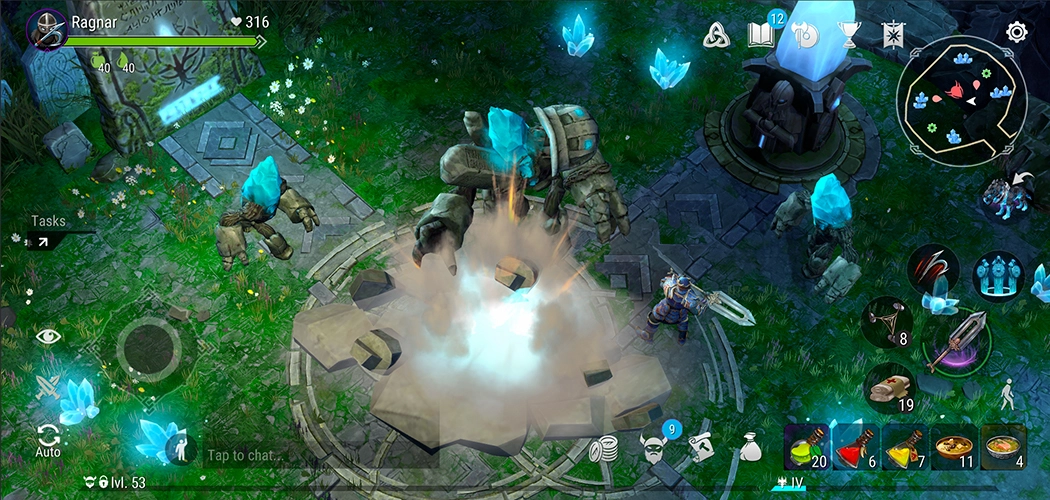Open the banner flag menu

892,35
